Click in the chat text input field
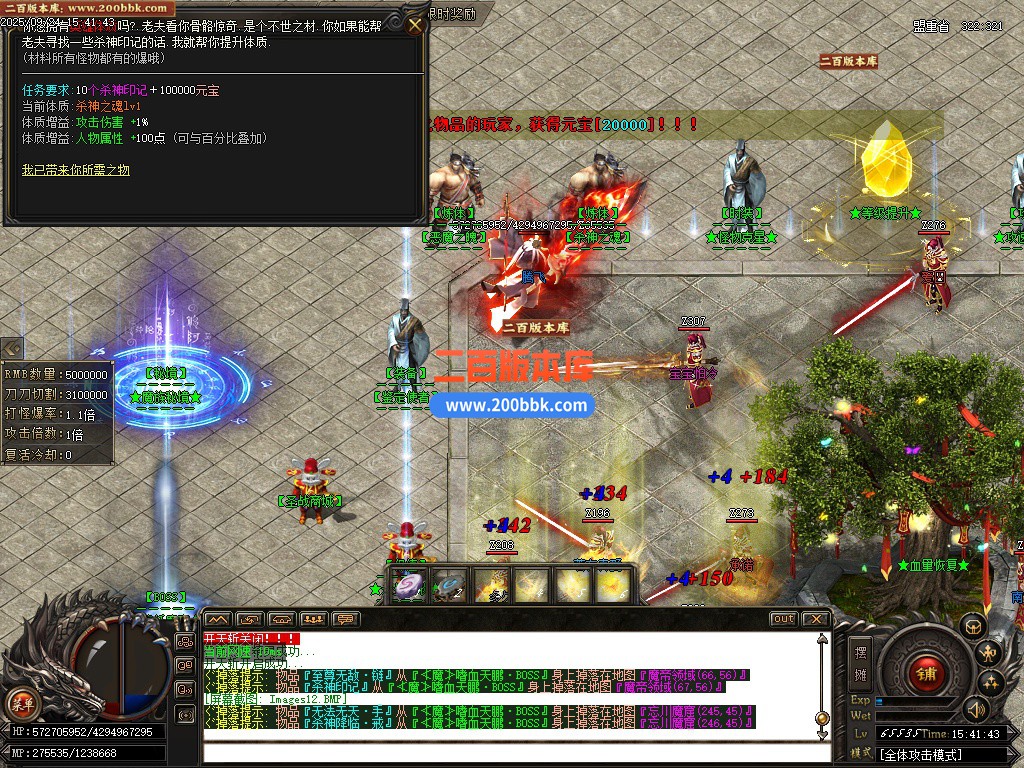This screenshot has height=768, width=1024. pos(500,754)
